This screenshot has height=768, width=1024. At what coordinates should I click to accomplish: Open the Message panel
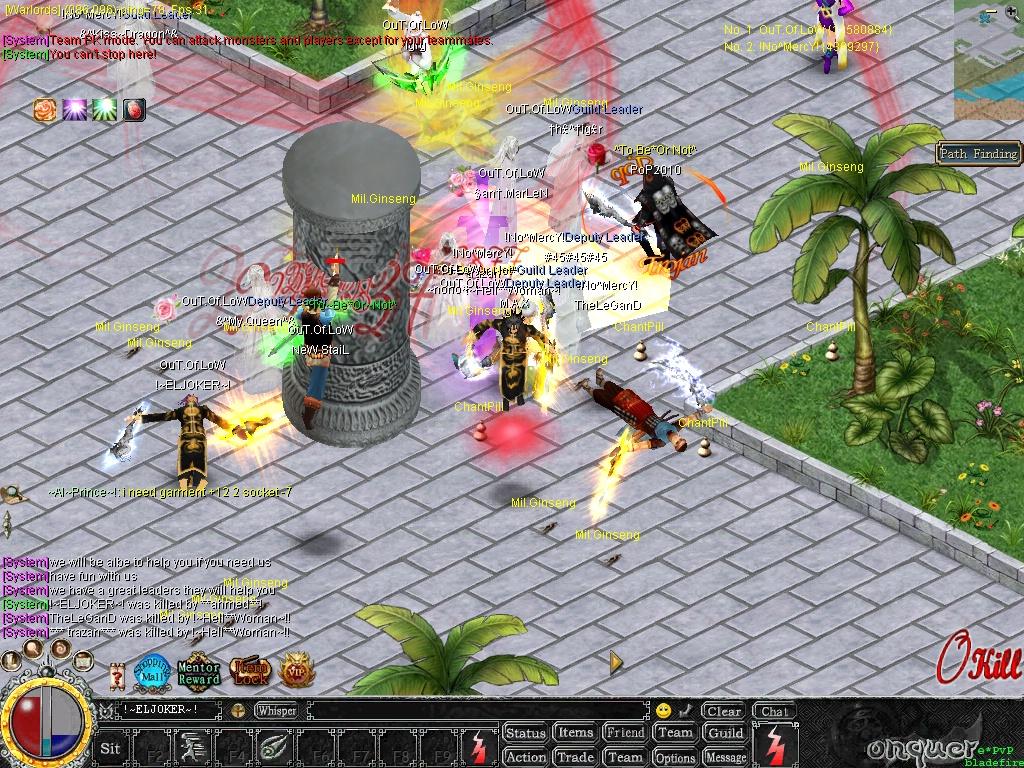725,757
